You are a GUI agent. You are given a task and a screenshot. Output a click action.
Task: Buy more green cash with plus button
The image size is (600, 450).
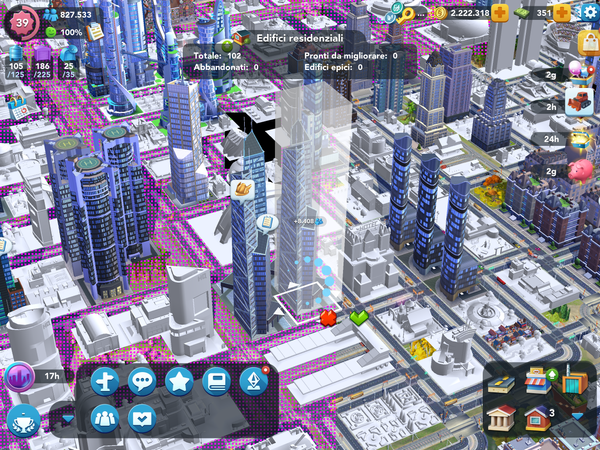click(x=561, y=12)
